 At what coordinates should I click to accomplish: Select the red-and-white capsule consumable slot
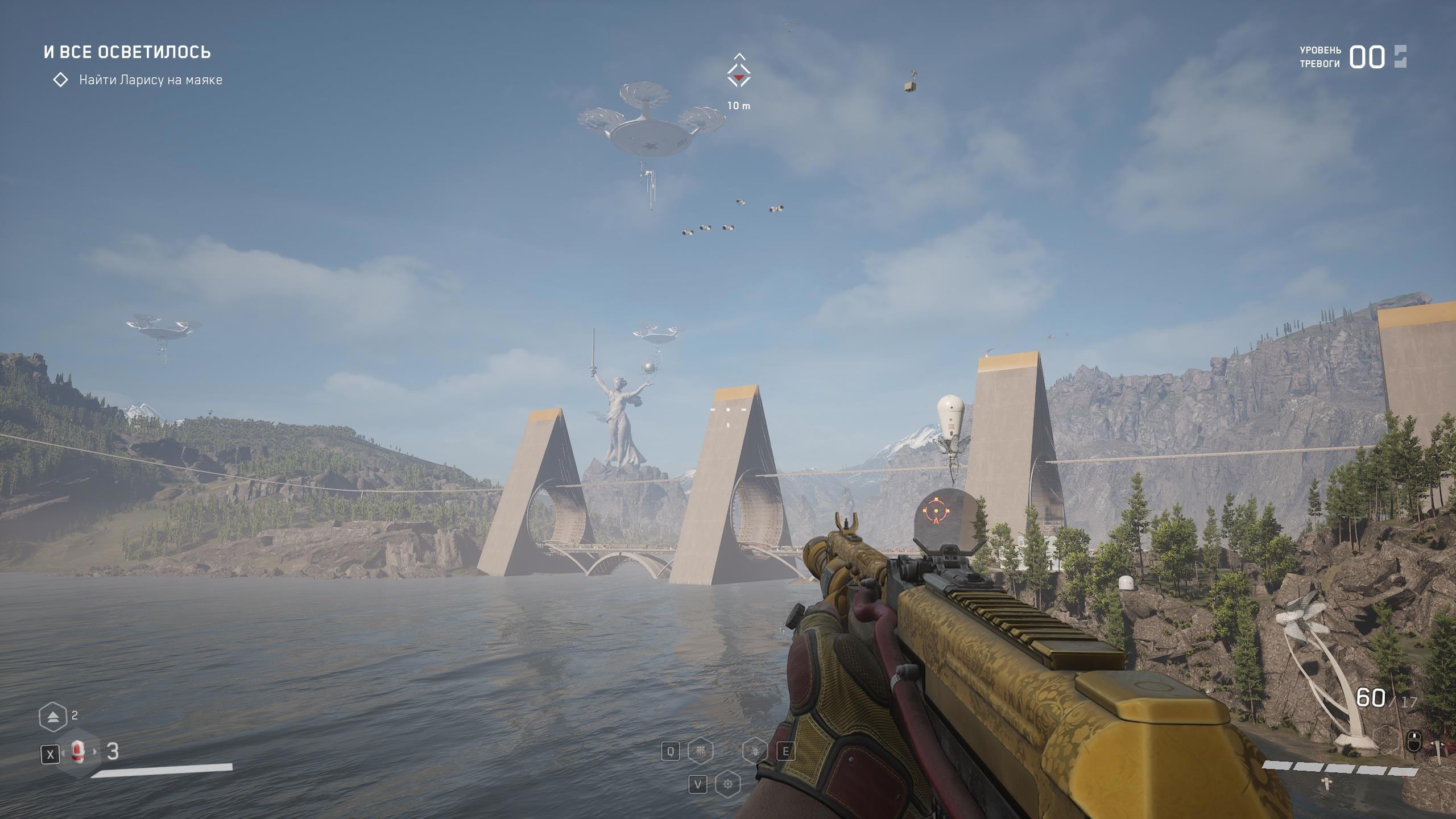tap(78, 752)
